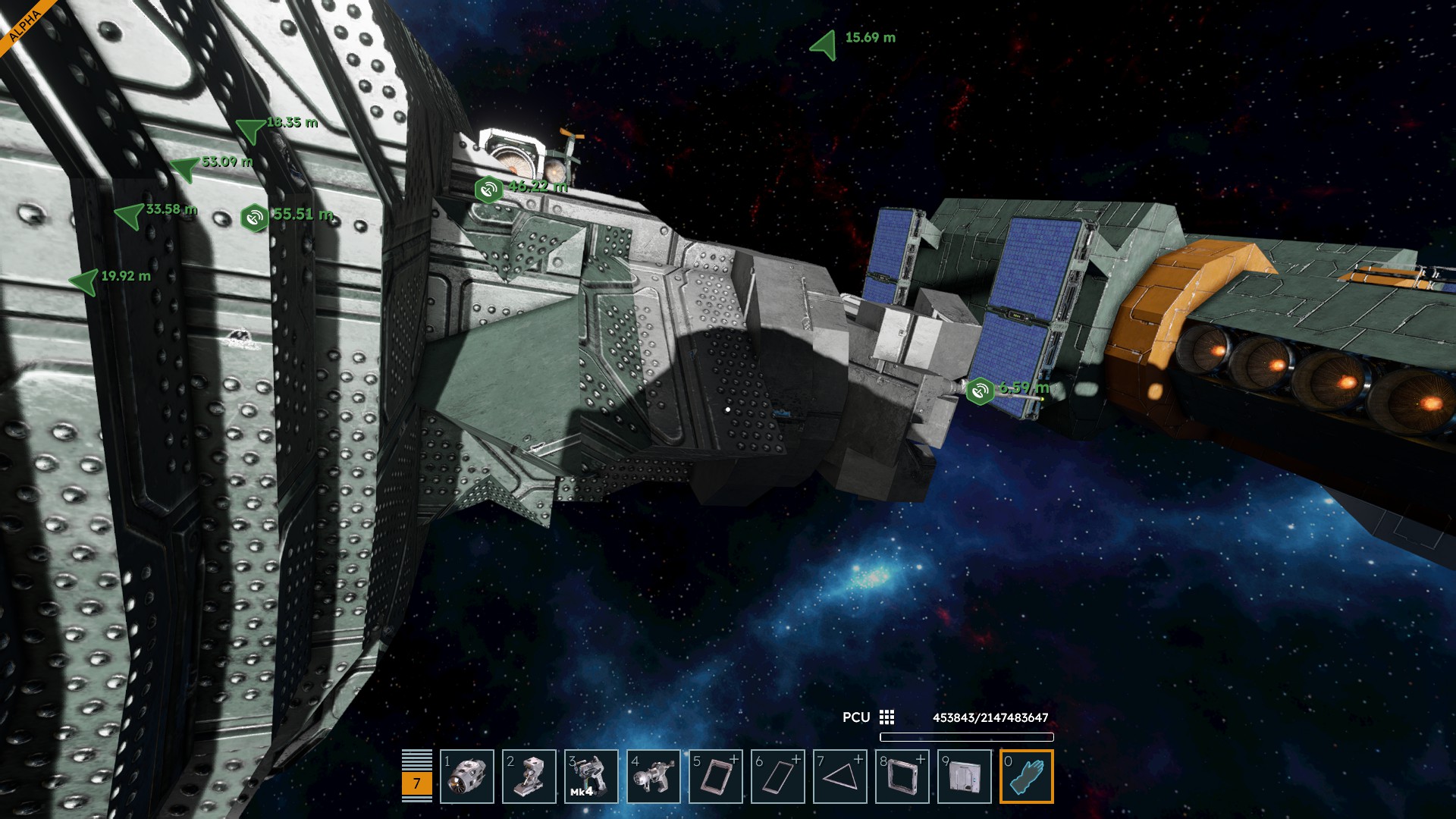The image size is (1456, 819).
Task: Select the antenna signal marker at 46.22 m
Action: click(x=488, y=189)
